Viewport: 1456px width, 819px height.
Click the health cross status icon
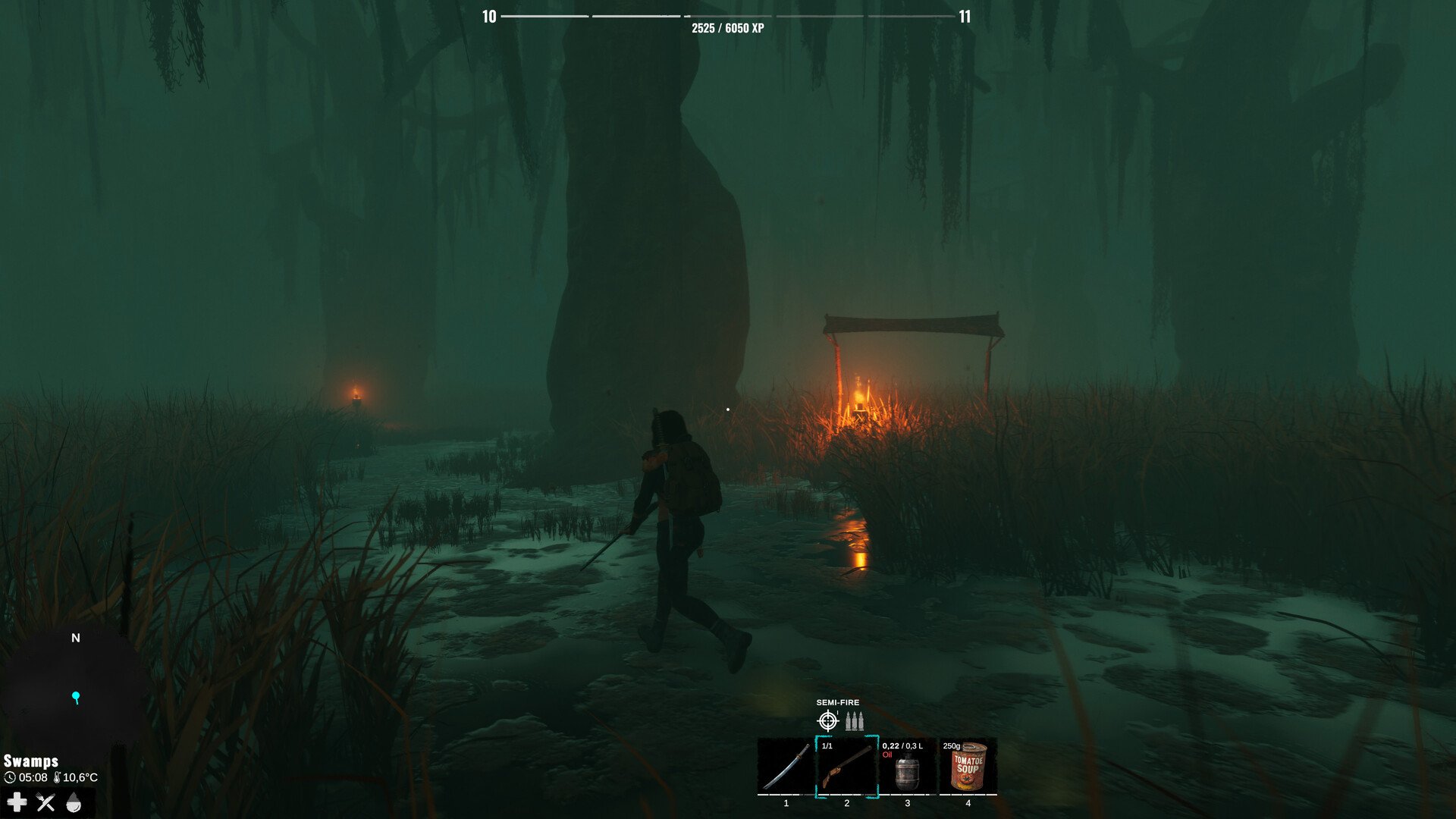point(17,802)
